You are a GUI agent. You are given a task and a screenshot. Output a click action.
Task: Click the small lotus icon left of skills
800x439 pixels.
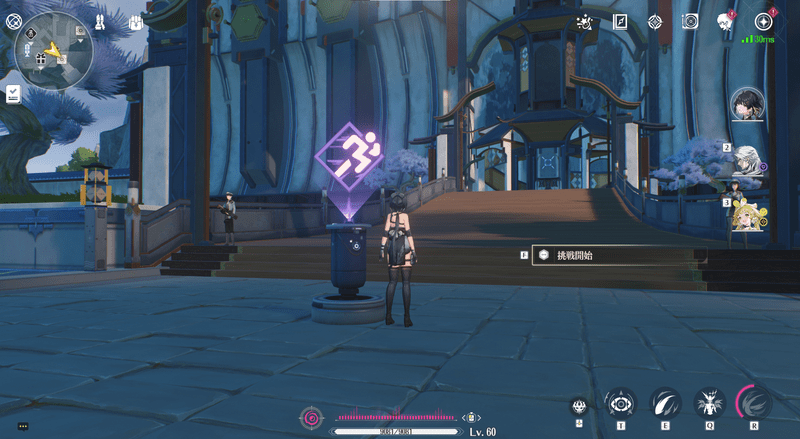[x=579, y=406]
